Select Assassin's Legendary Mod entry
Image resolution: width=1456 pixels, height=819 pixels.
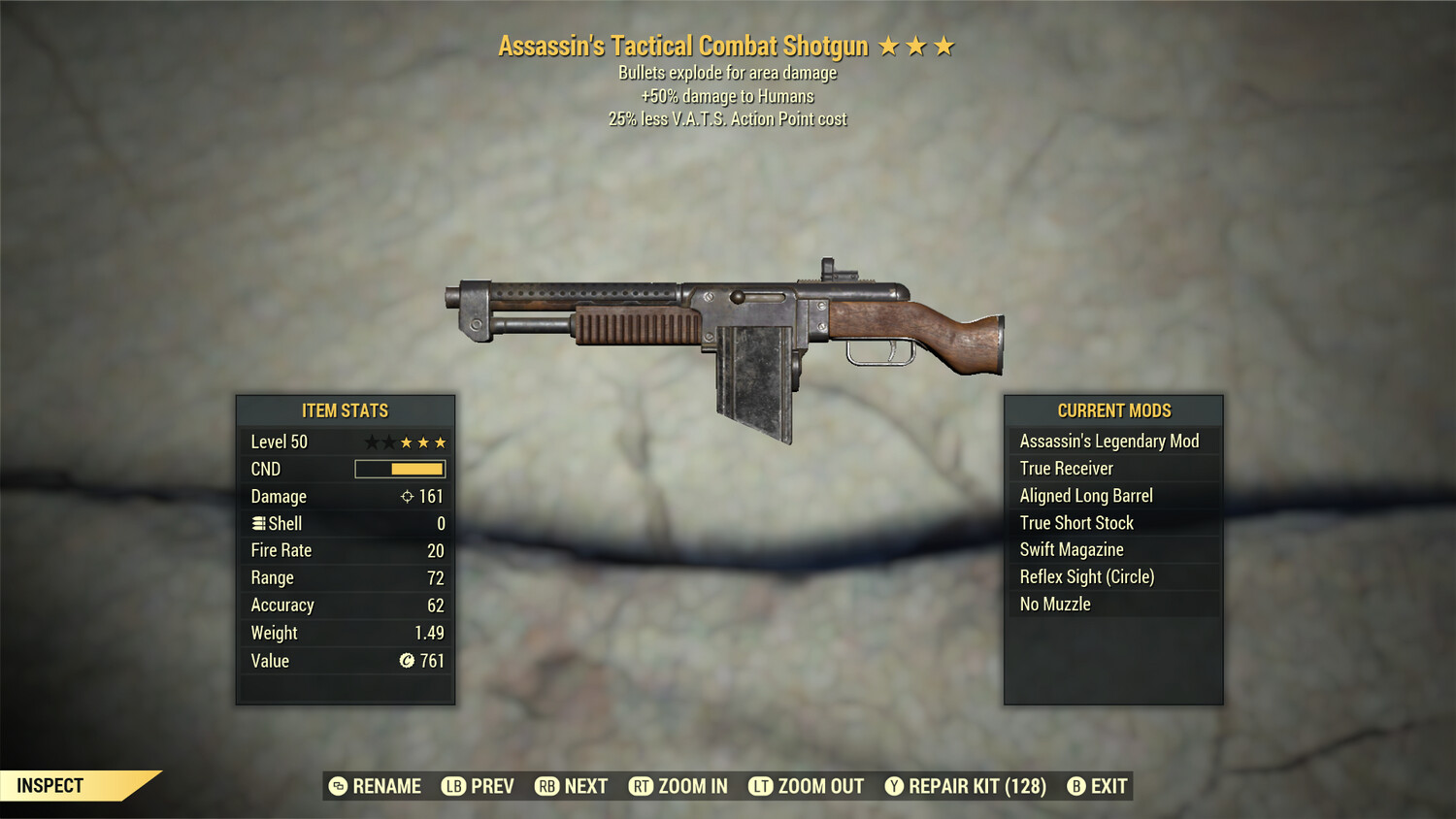click(1112, 441)
